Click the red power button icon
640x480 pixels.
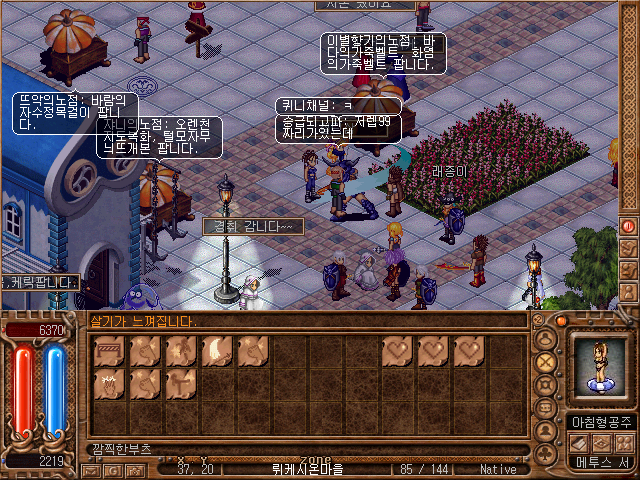tap(629, 227)
